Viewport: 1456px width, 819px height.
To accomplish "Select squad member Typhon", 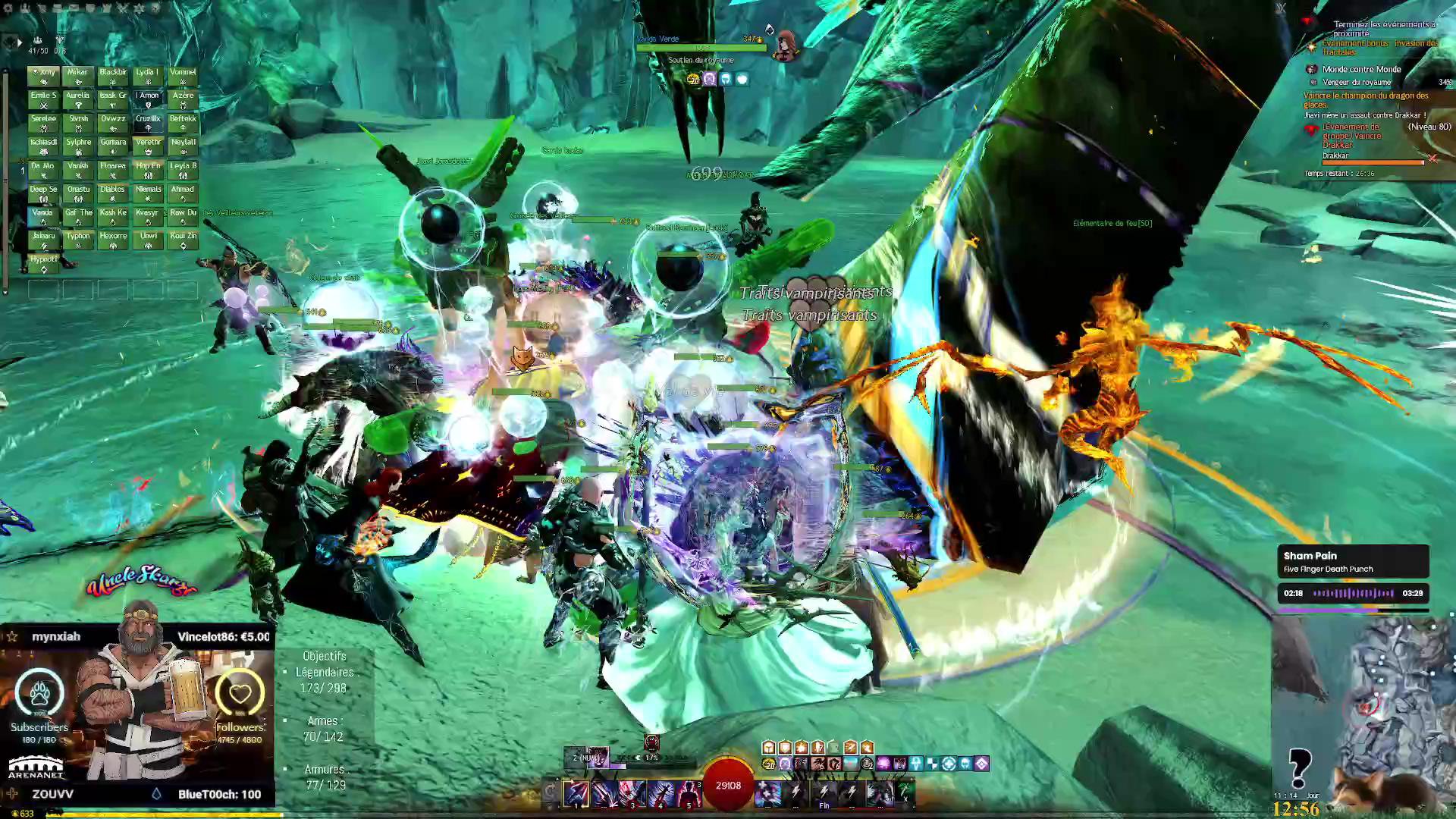I will point(78,240).
